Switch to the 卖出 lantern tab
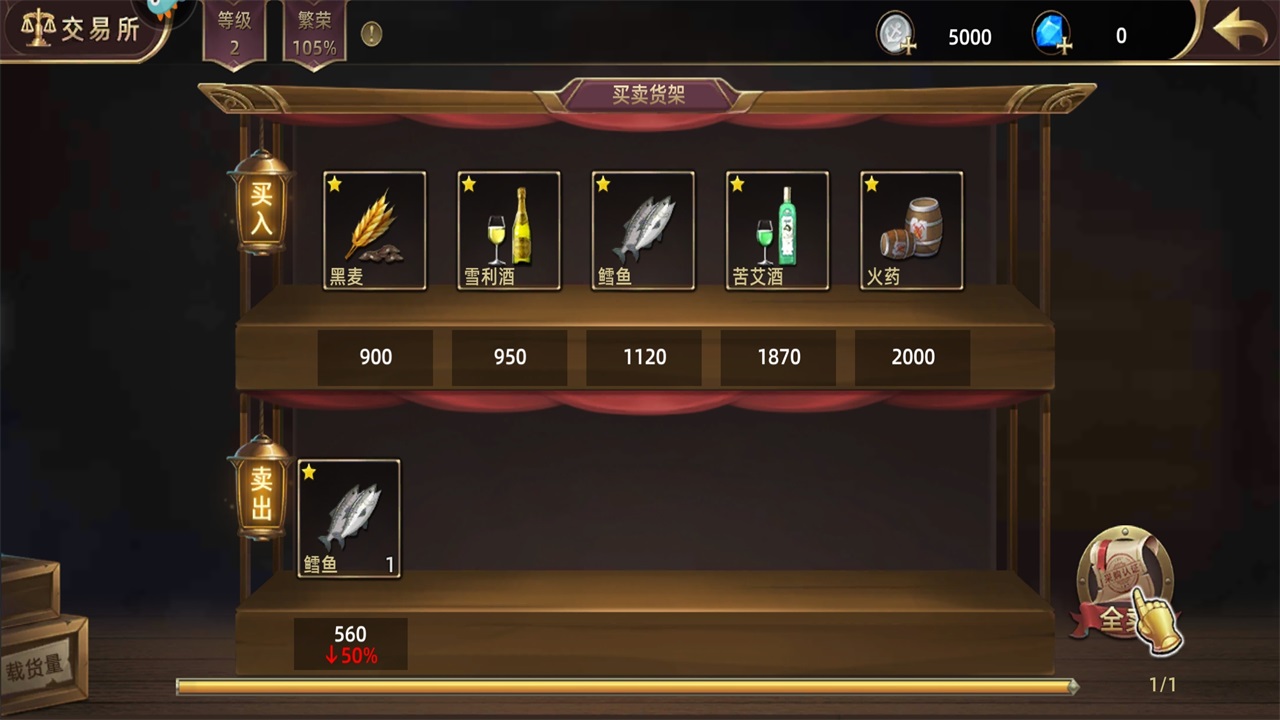This screenshot has width=1280, height=720. 259,493
